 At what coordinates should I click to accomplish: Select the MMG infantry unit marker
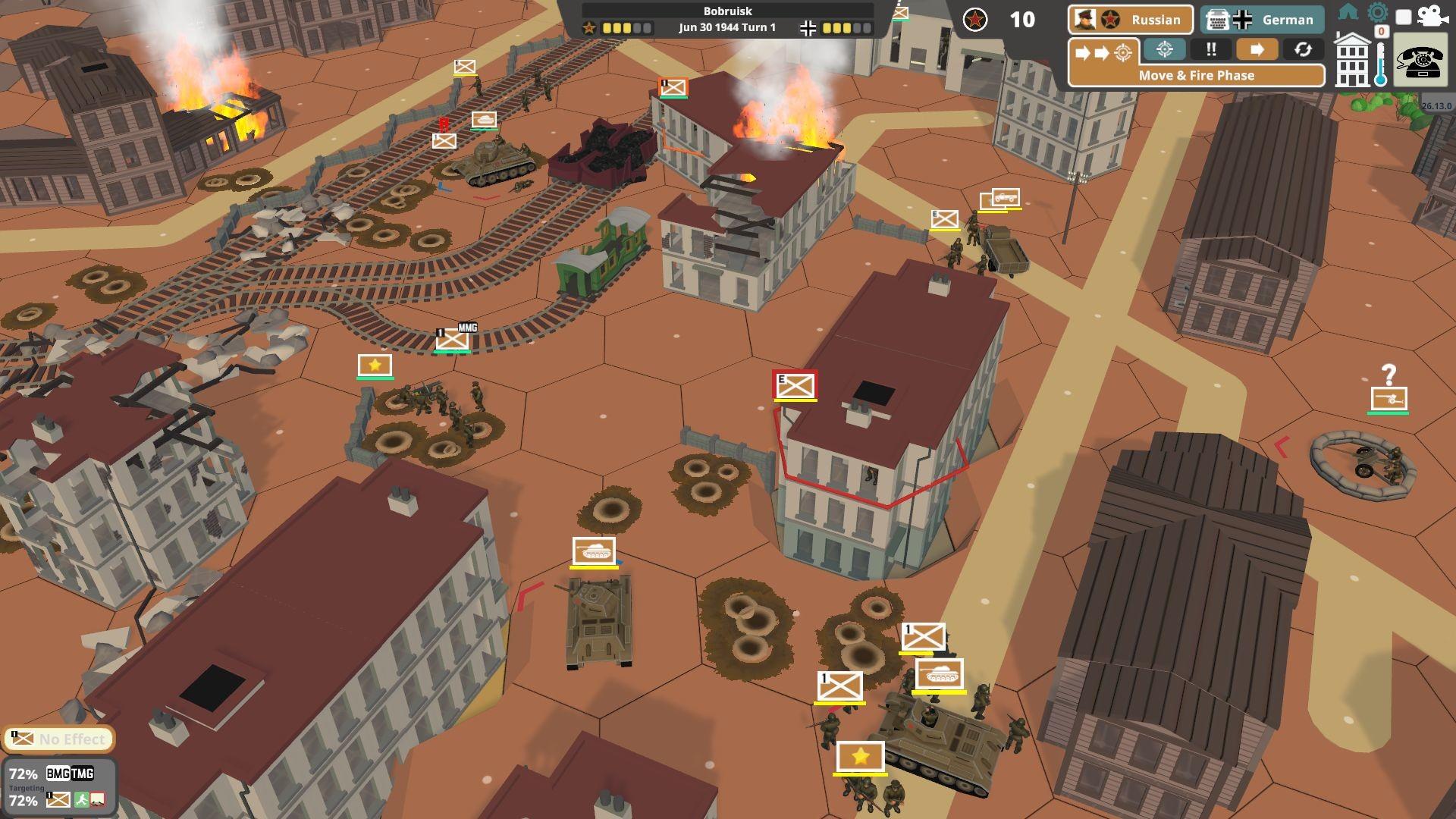pos(453,340)
